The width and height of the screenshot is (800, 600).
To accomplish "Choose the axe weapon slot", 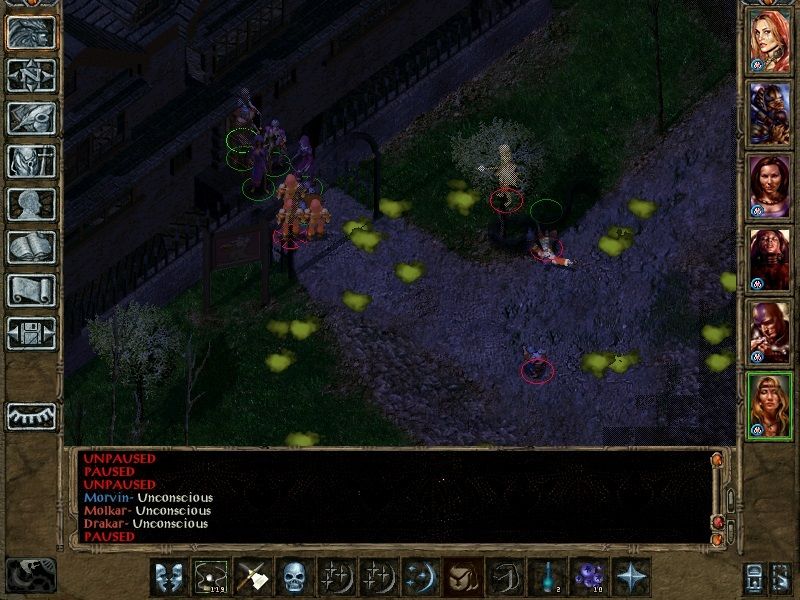I will tap(250, 576).
